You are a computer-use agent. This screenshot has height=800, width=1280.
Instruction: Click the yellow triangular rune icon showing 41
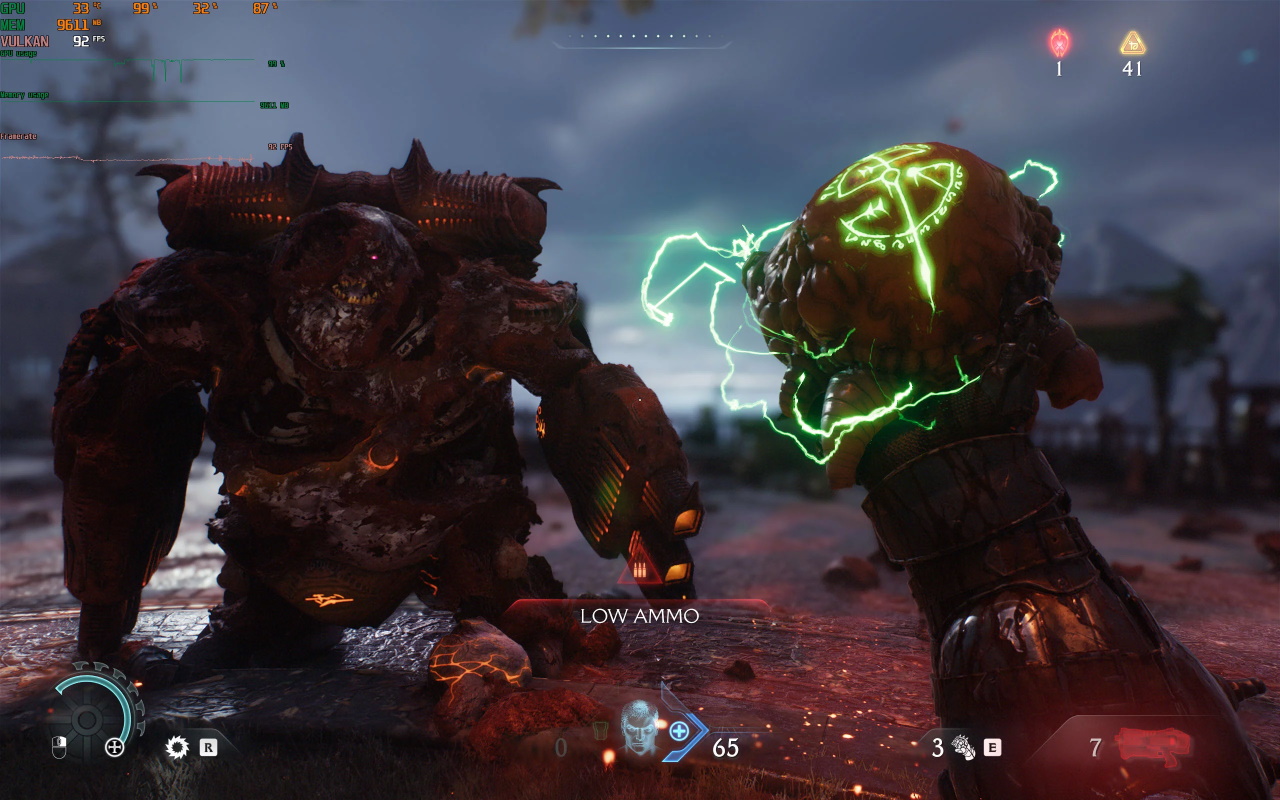1131,44
